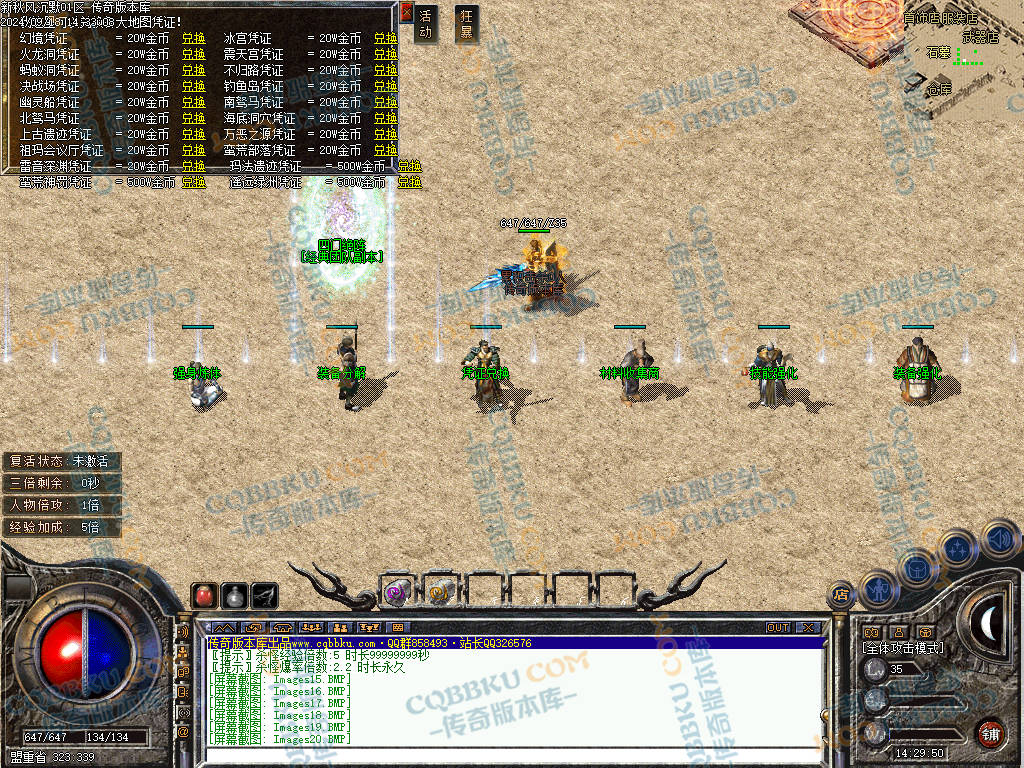Exchange for the 蛮荒神罚凭证 pass

pyautogui.click(x=193, y=183)
